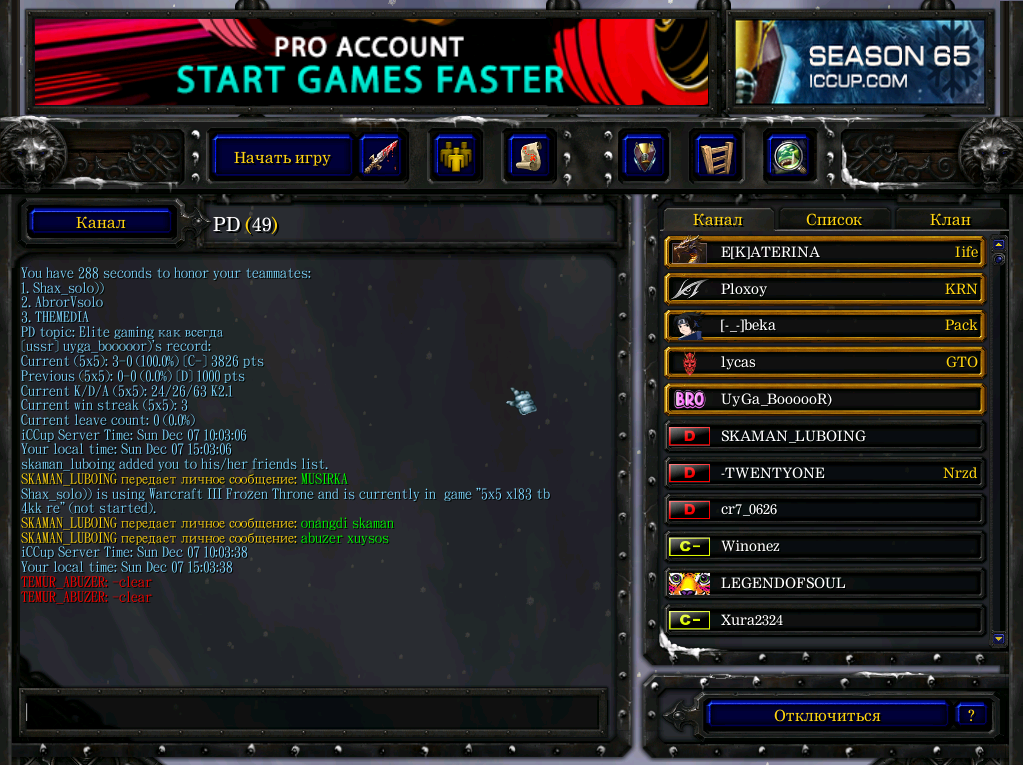Select player E[K]ATERINA in the list
This screenshot has width=1023, height=765.
click(824, 252)
